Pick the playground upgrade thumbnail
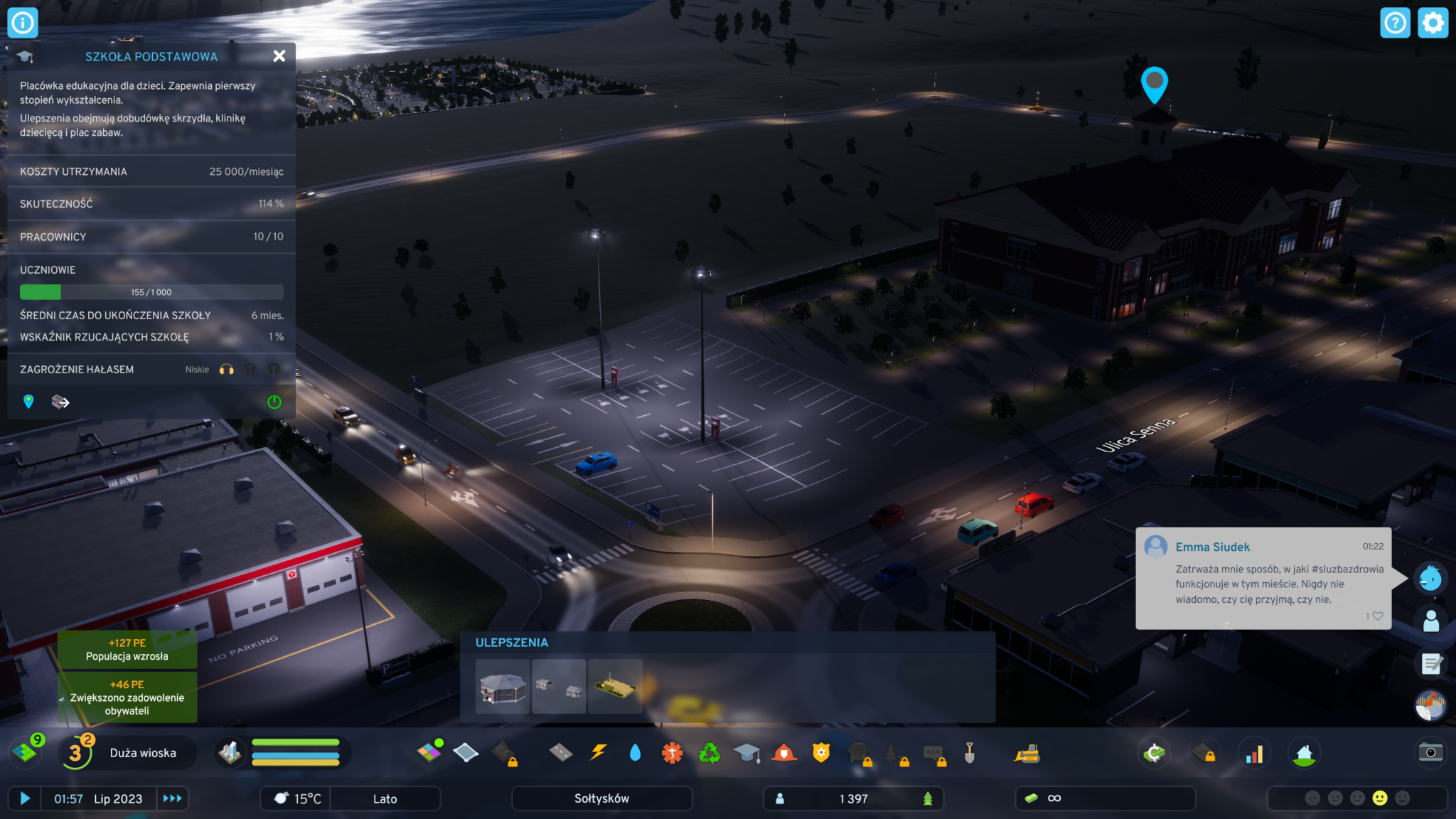This screenshot has height=819, width=1456. (615, 687)
